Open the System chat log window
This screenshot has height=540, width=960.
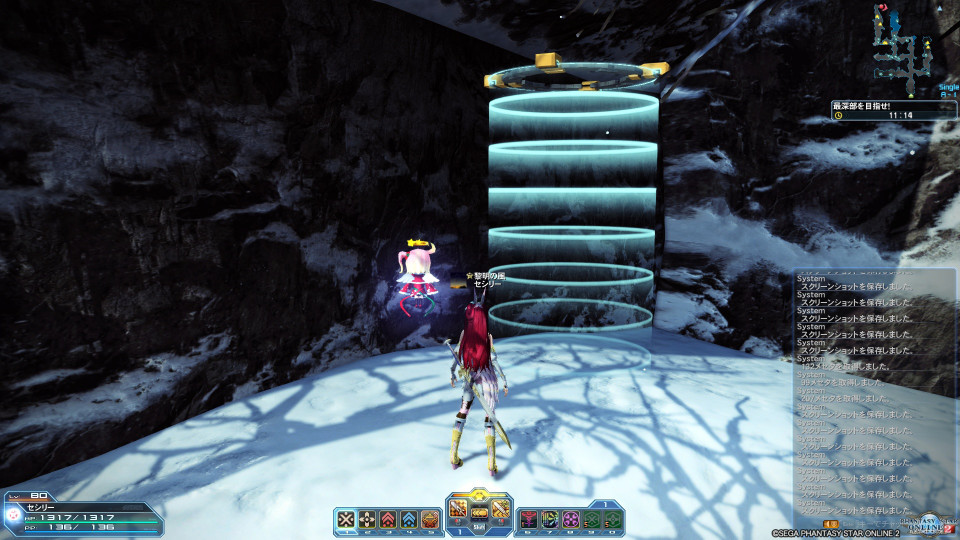click(874, 395)
